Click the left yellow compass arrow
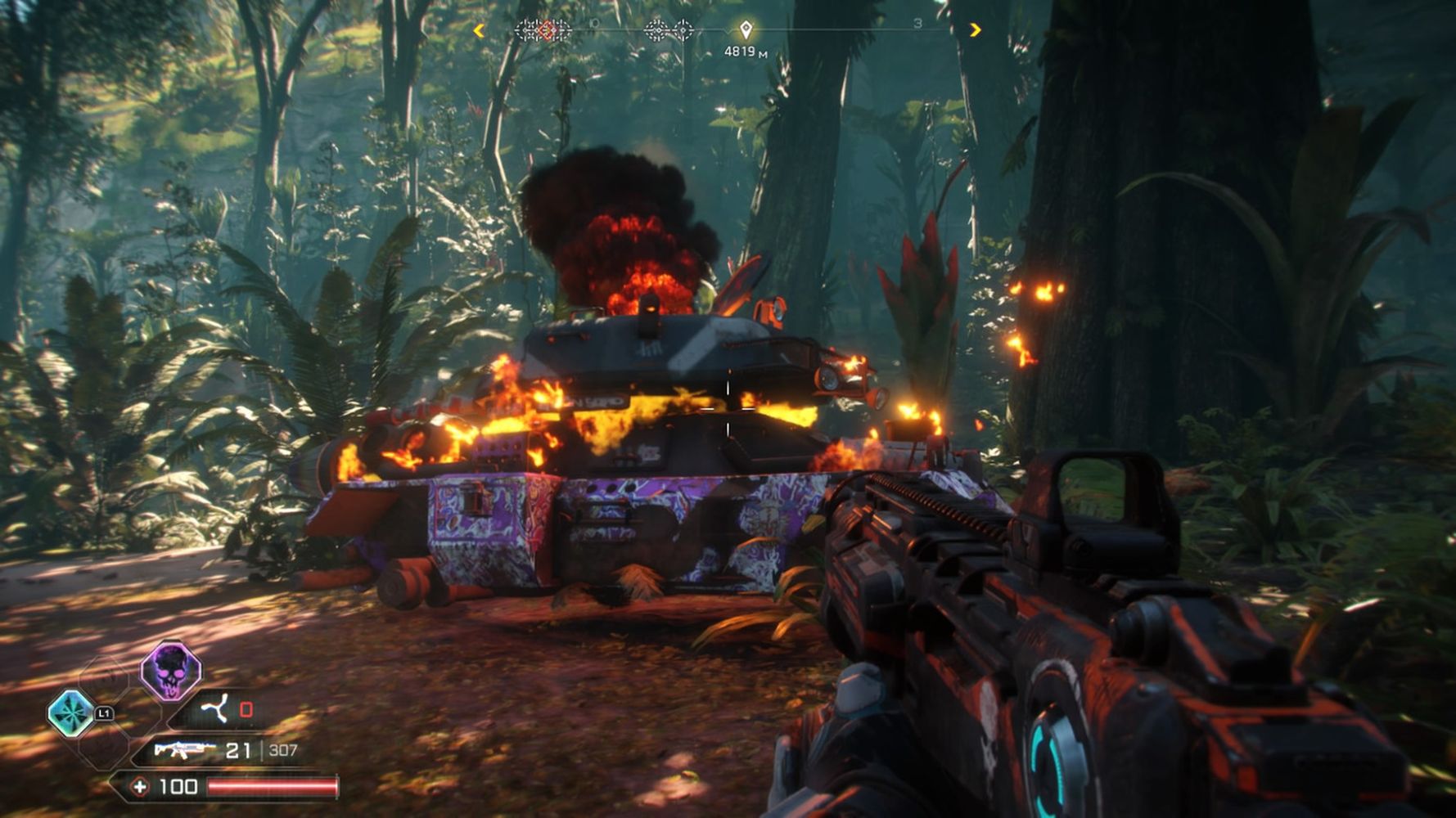 click(479, 30)
